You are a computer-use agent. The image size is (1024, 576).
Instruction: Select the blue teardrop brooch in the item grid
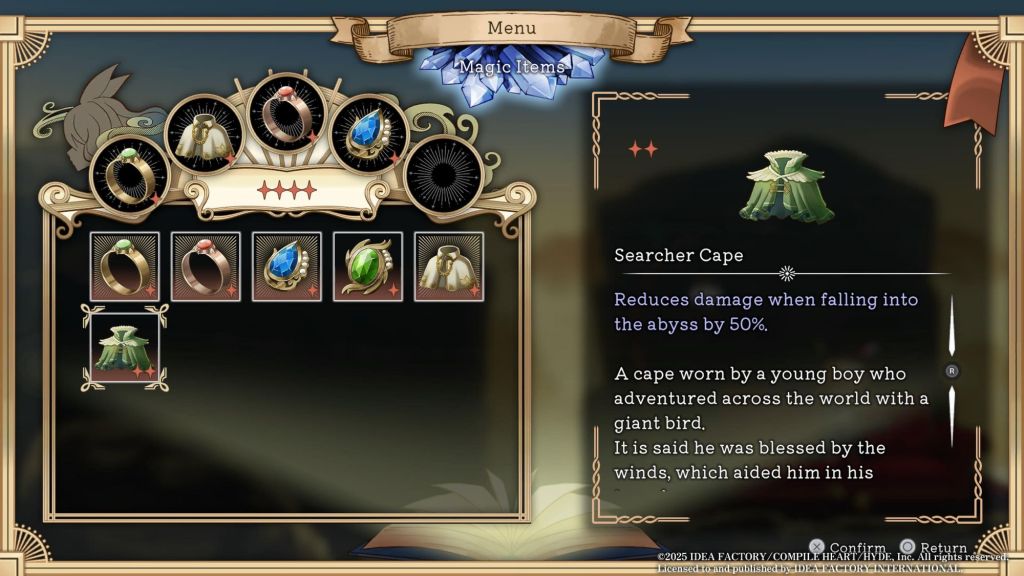click(x=287, y=267)
